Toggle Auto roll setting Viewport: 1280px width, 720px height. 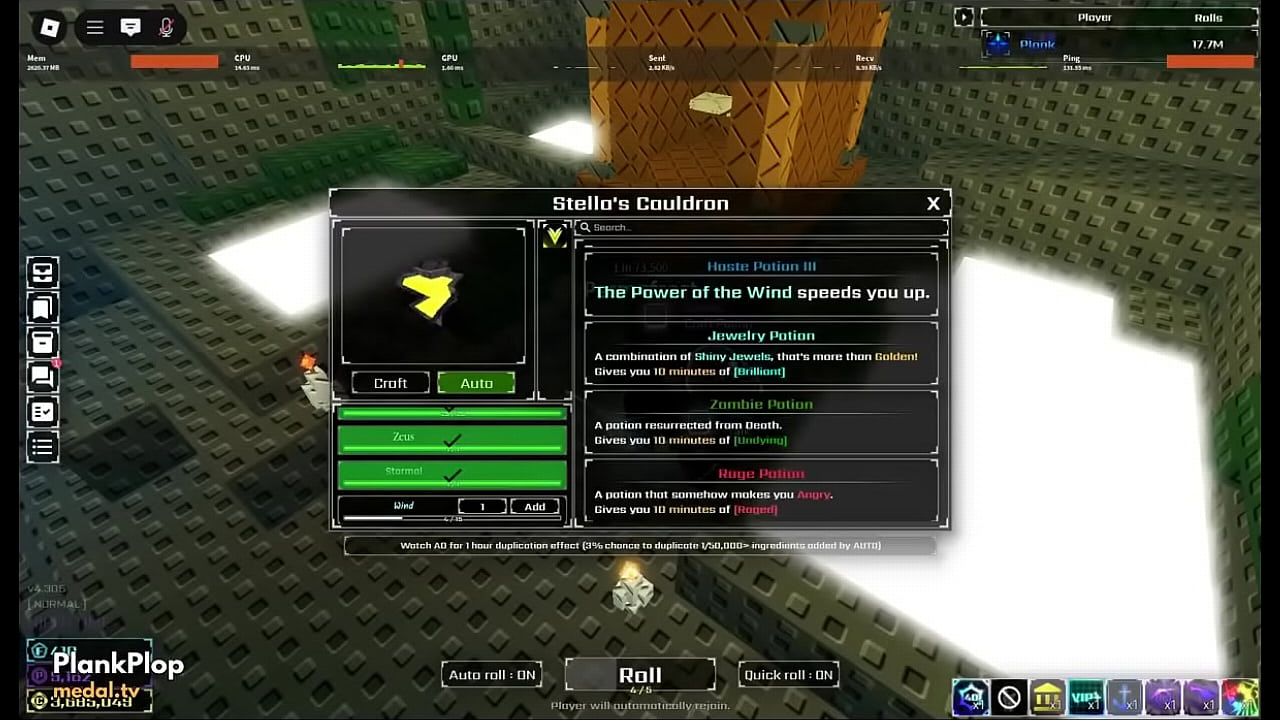492,675
